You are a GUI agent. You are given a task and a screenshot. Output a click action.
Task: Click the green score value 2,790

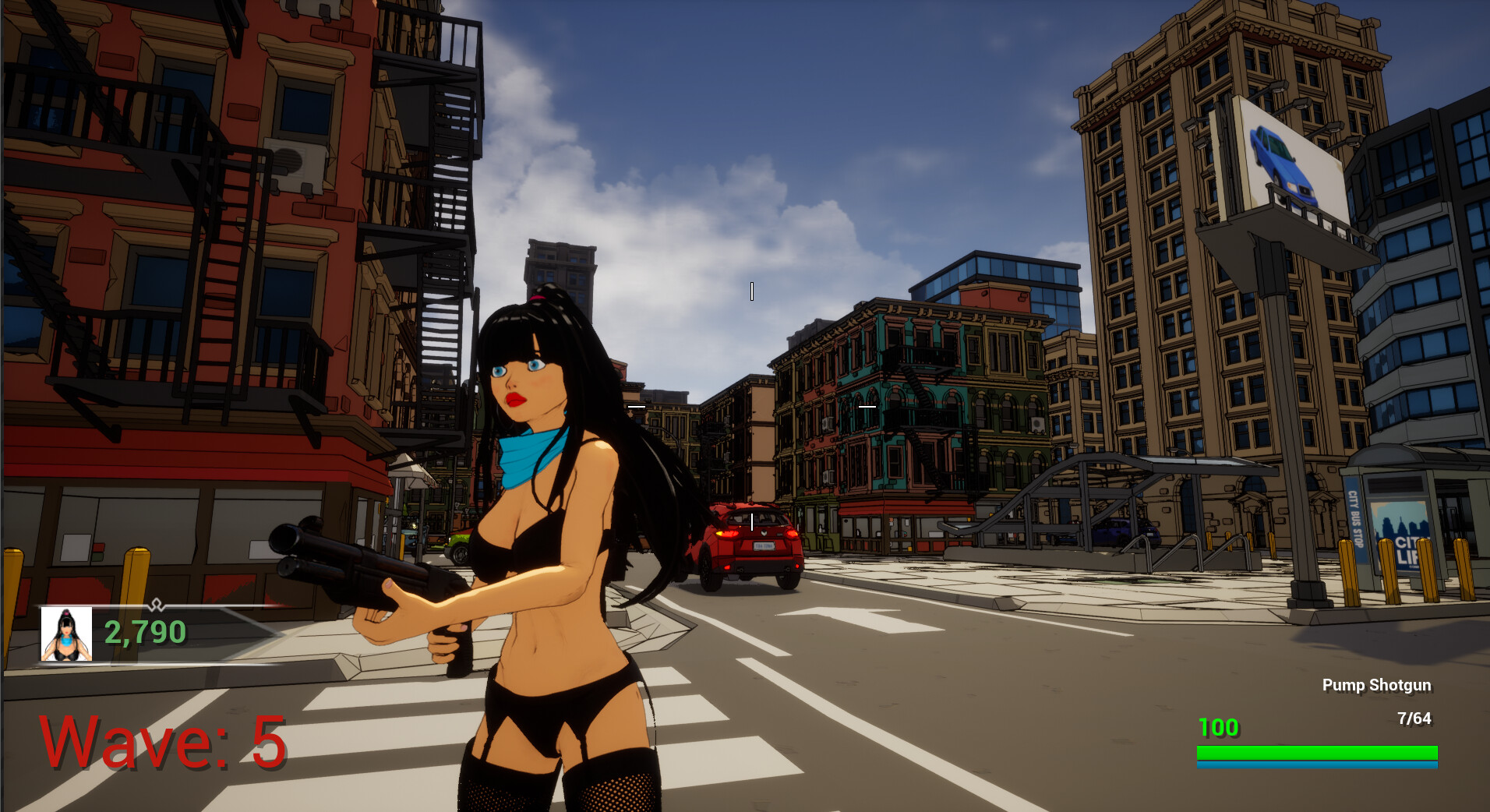pos(144,632)
